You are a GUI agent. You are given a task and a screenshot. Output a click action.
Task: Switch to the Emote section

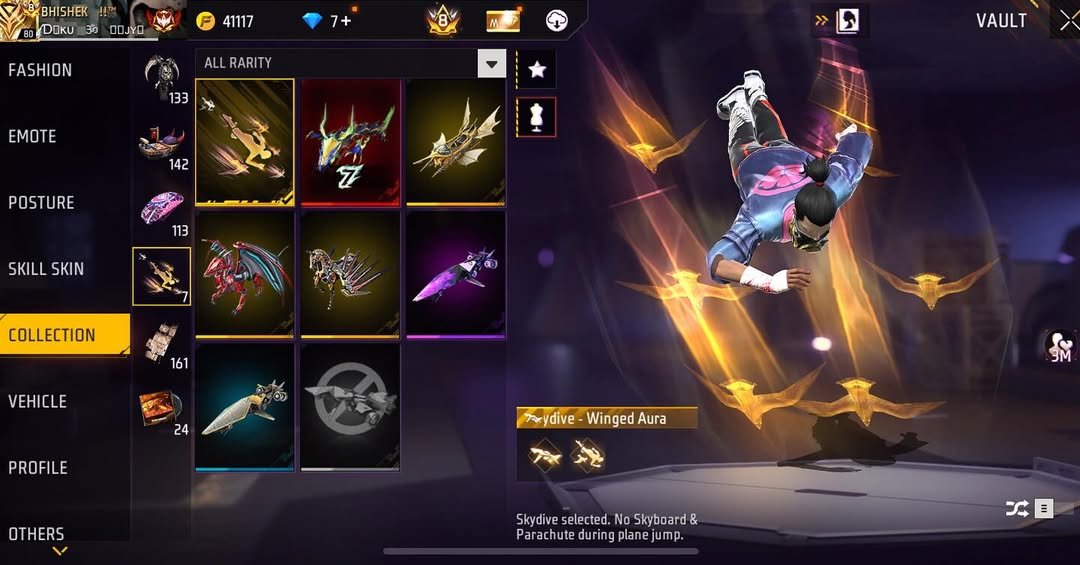tap(32, 136)
